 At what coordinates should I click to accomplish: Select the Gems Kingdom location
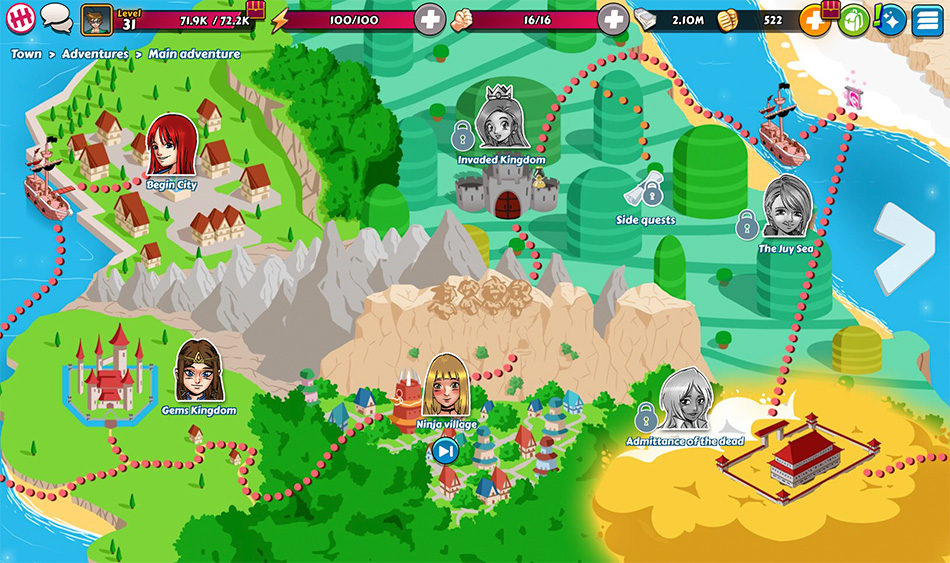[x=198, y=373]
